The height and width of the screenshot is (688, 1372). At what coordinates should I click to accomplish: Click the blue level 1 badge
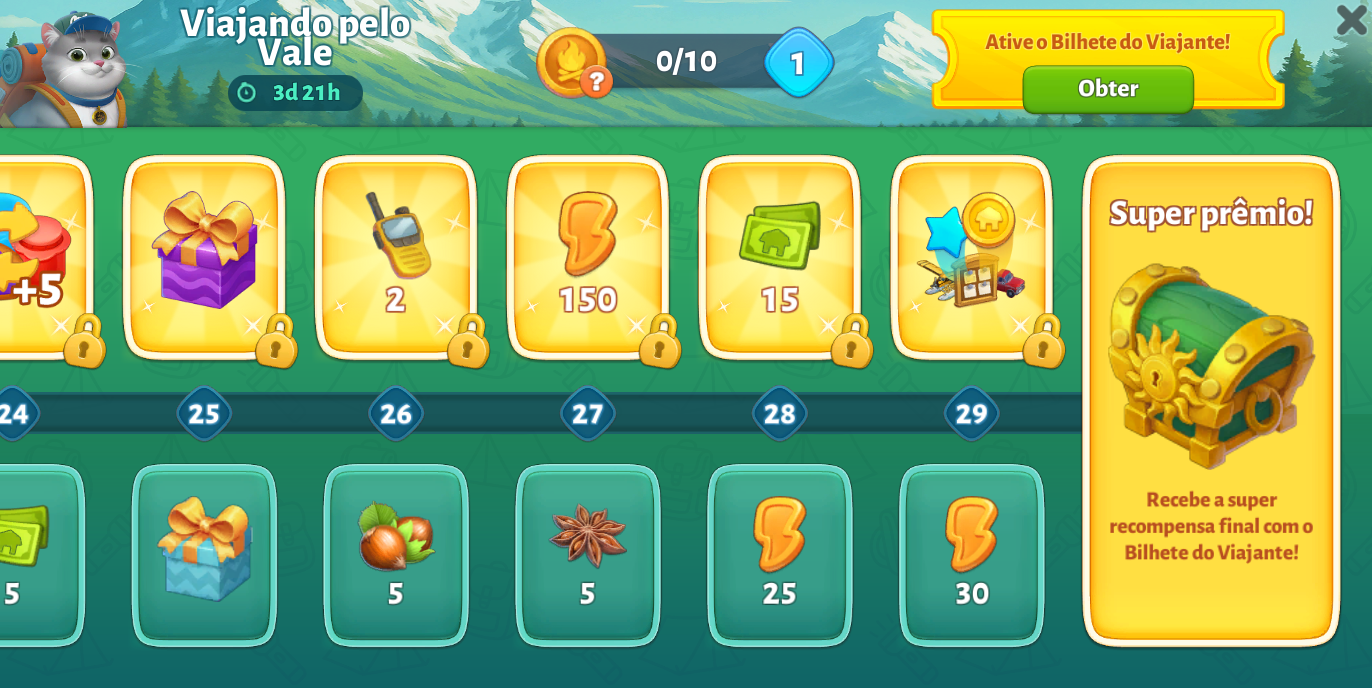click(798, 63)
